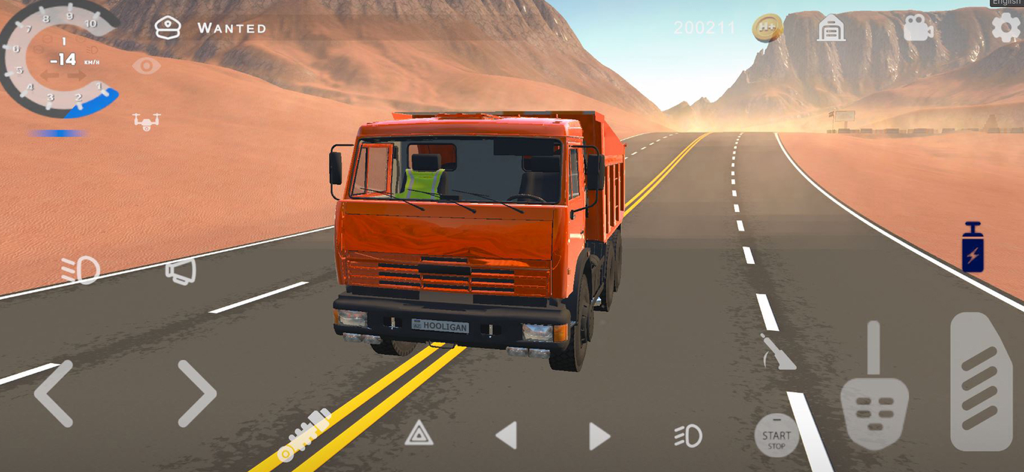Click the START STOP engine button

[x=776, y=436]
